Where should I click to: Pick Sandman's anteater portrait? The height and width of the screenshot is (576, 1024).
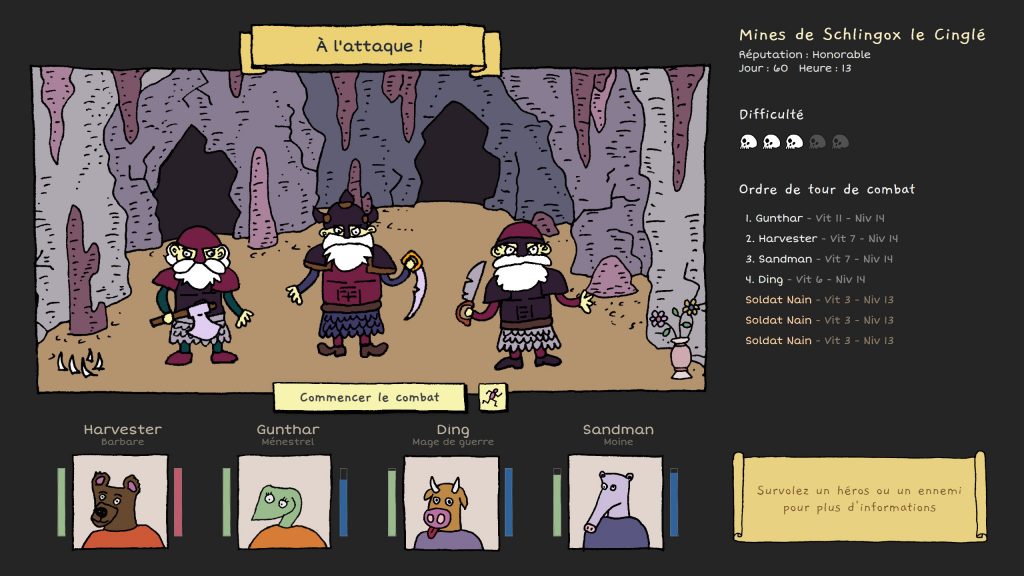[615, 502]
